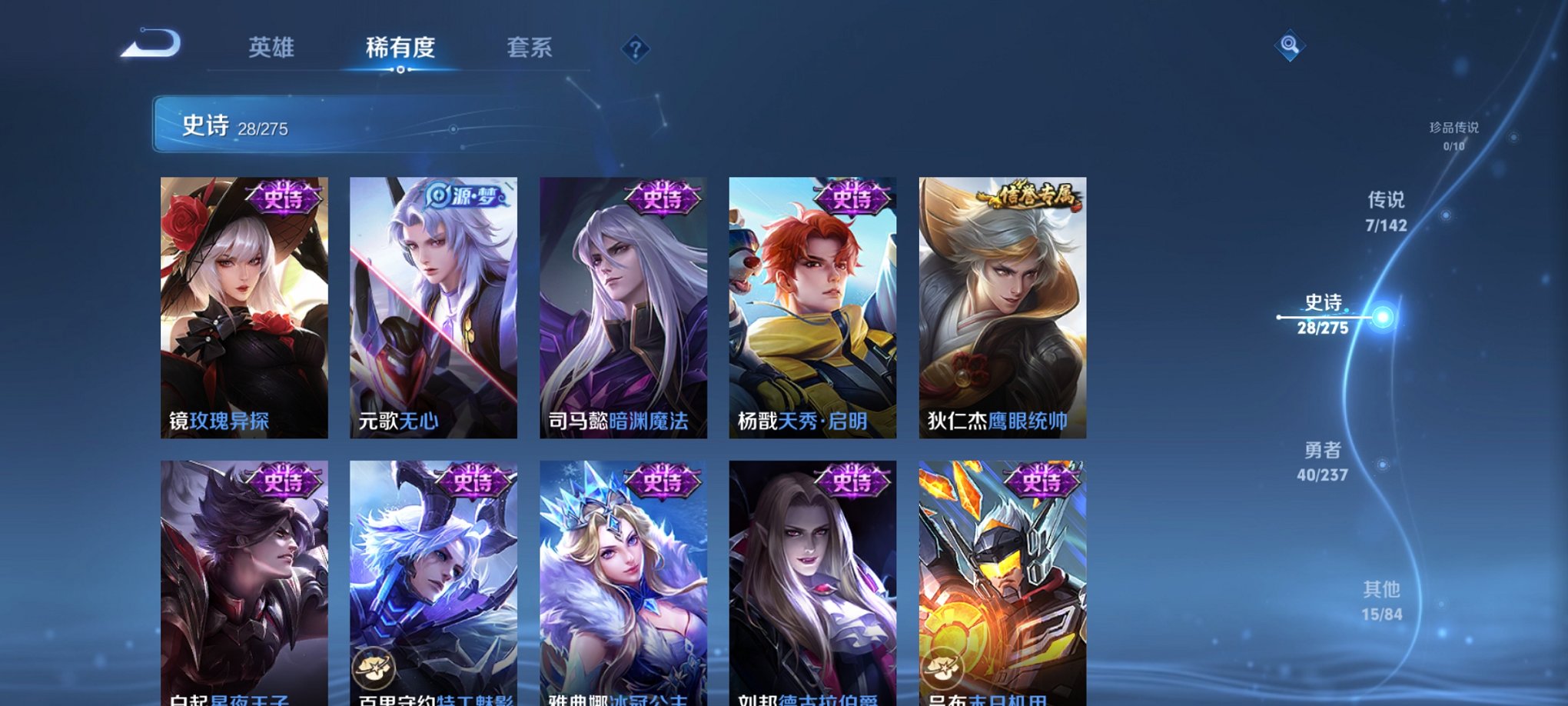Screen dimensions: 1568x706
Task: Click the 史诗 badge on 司马懿暗渊魔法 card
Action: (663, 198)
